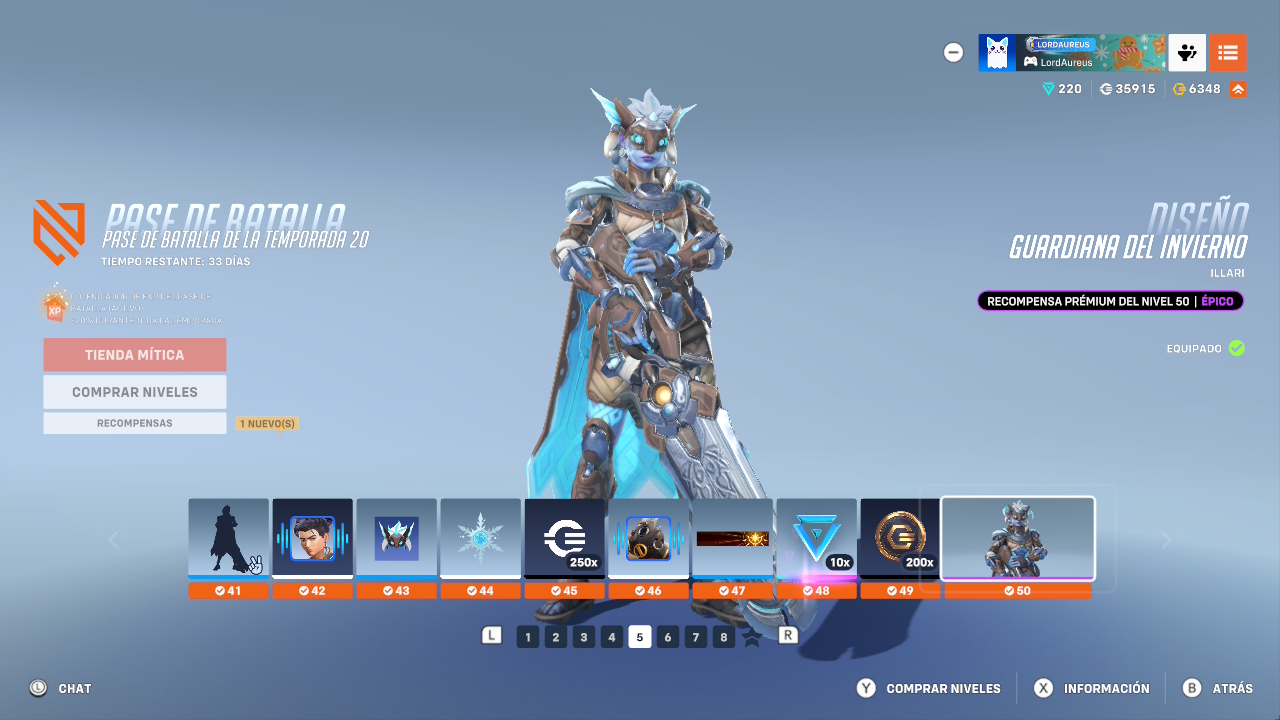The height and width of the screenshot is (720, 1280).
Task: Open the Tienda Mítica shop
Action: (134, 354)
